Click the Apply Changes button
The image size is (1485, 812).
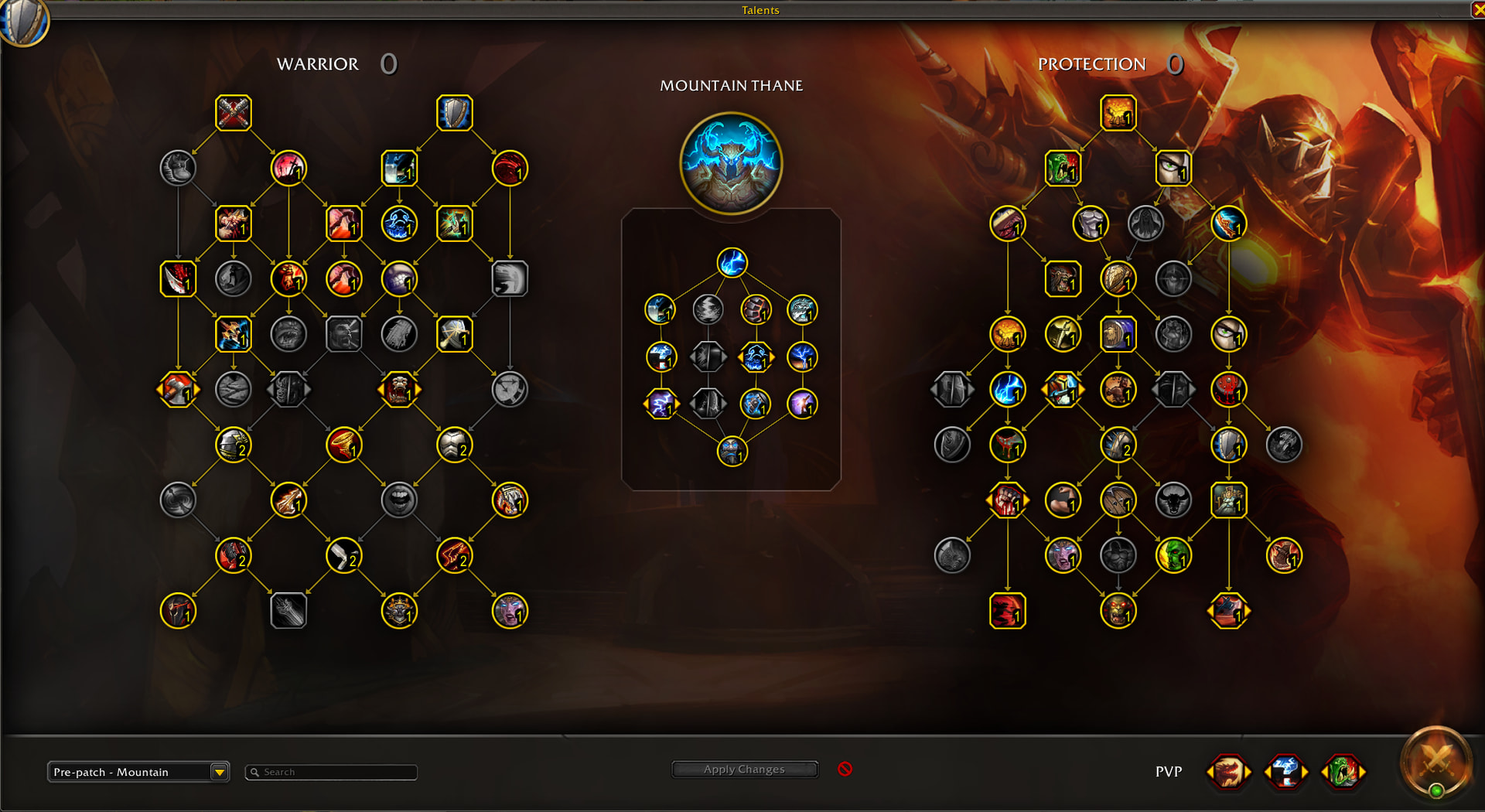point(744,769)
